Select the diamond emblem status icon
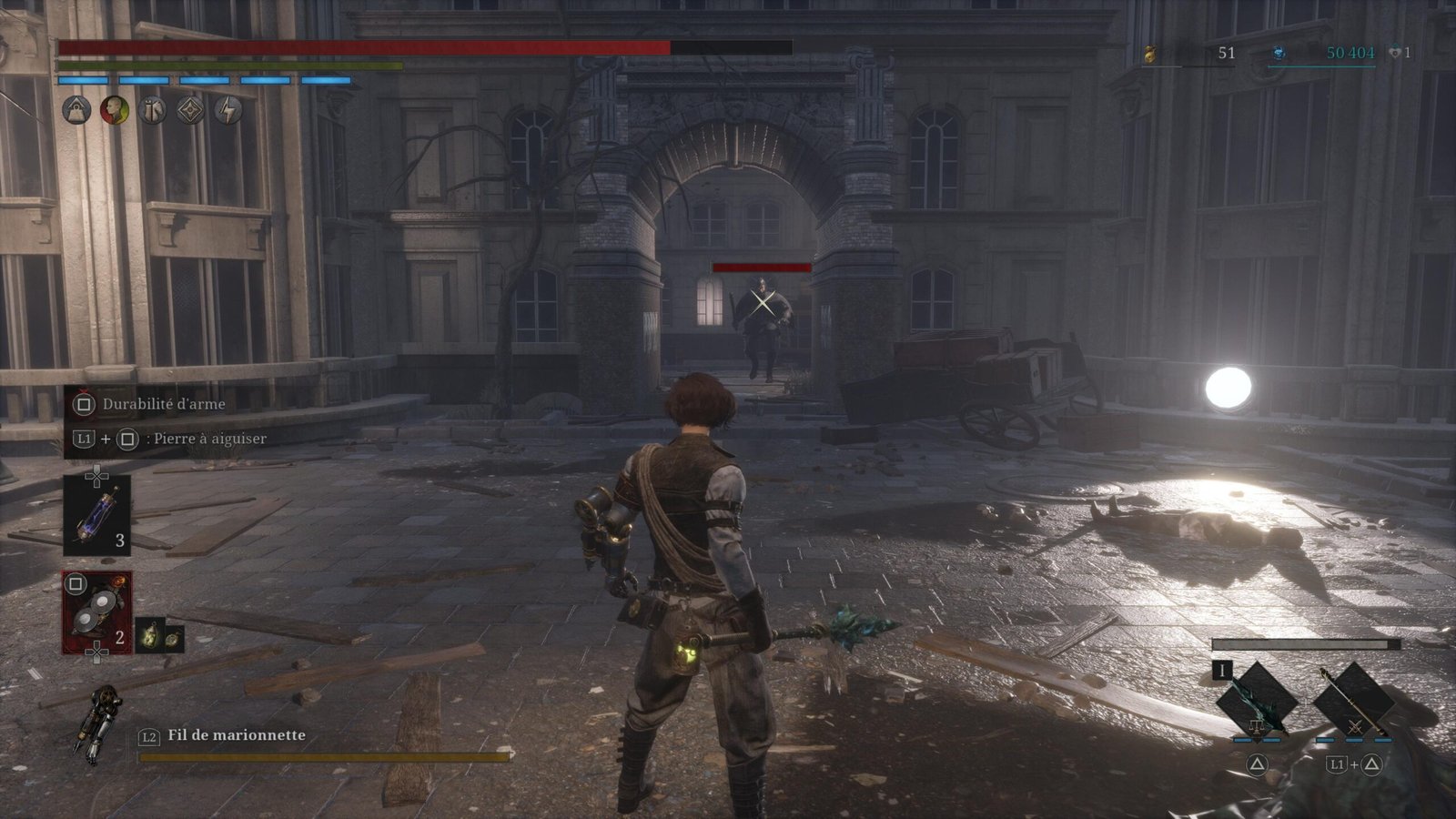 click(x=190, y=111)
